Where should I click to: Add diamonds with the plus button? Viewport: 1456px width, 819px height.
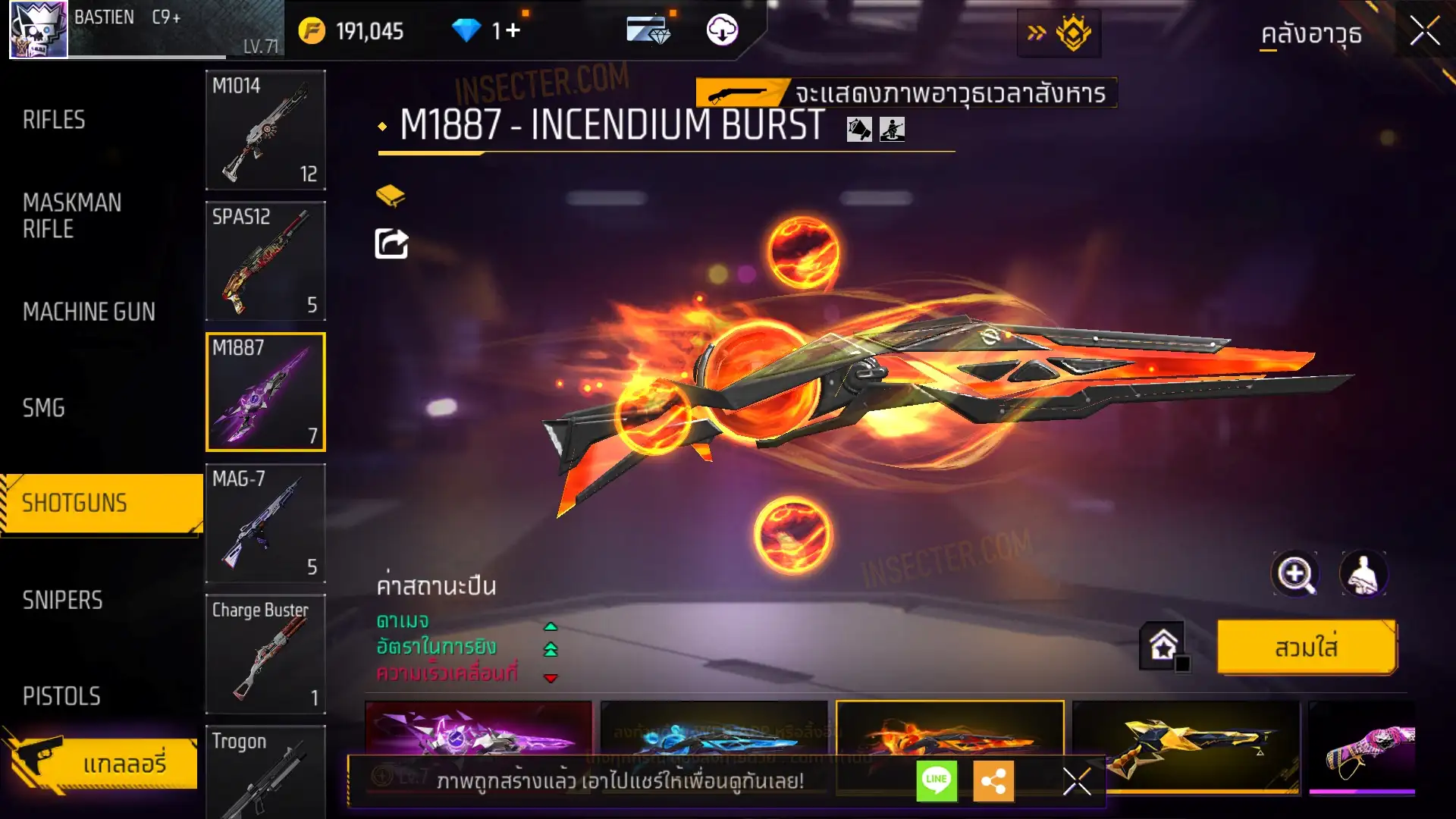coord(513,30)
